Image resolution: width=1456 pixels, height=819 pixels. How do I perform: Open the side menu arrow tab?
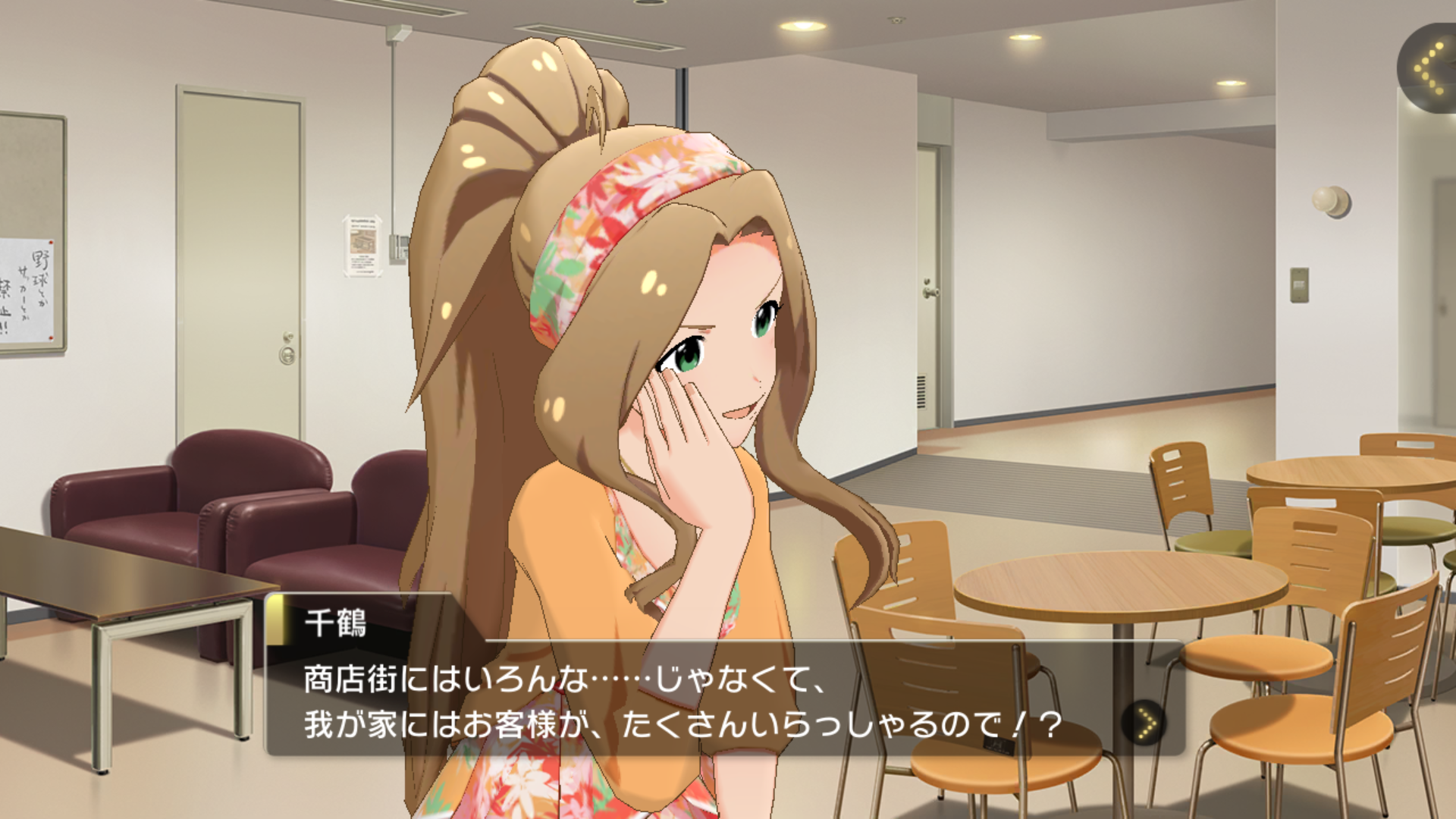pos(1429,68)
